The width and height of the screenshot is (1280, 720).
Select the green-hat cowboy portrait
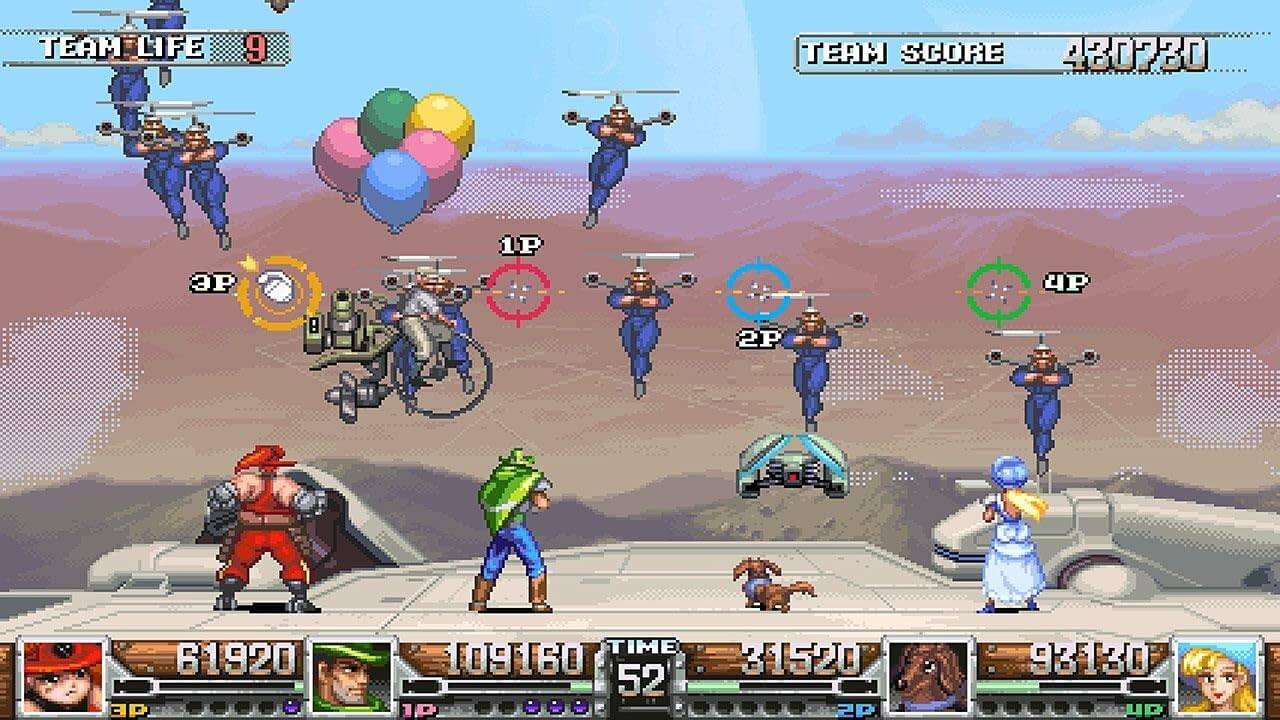click(x=351, y=677)
